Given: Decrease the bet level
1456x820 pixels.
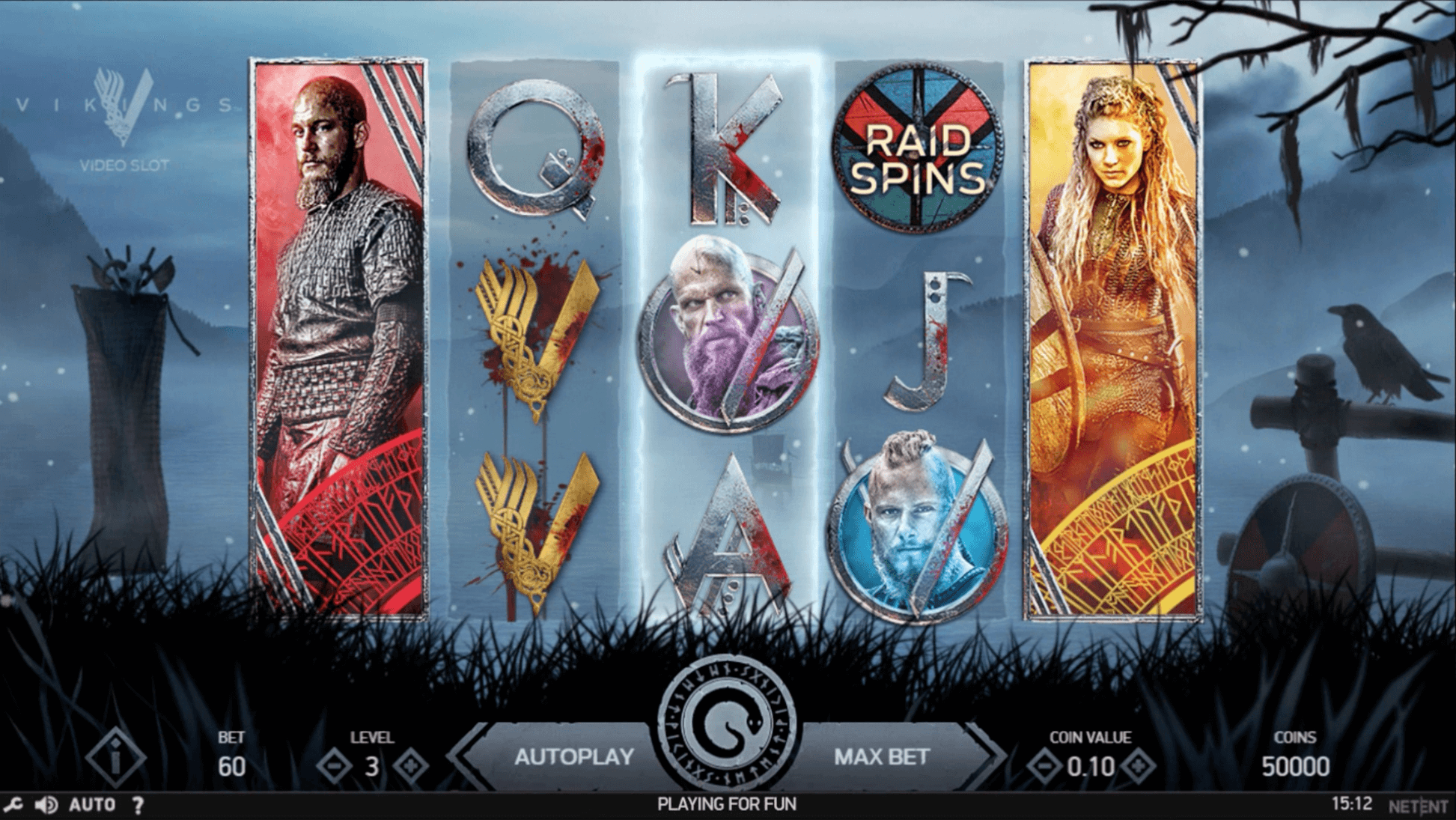Looking at the screenshot, I should (x=334, y=766).
